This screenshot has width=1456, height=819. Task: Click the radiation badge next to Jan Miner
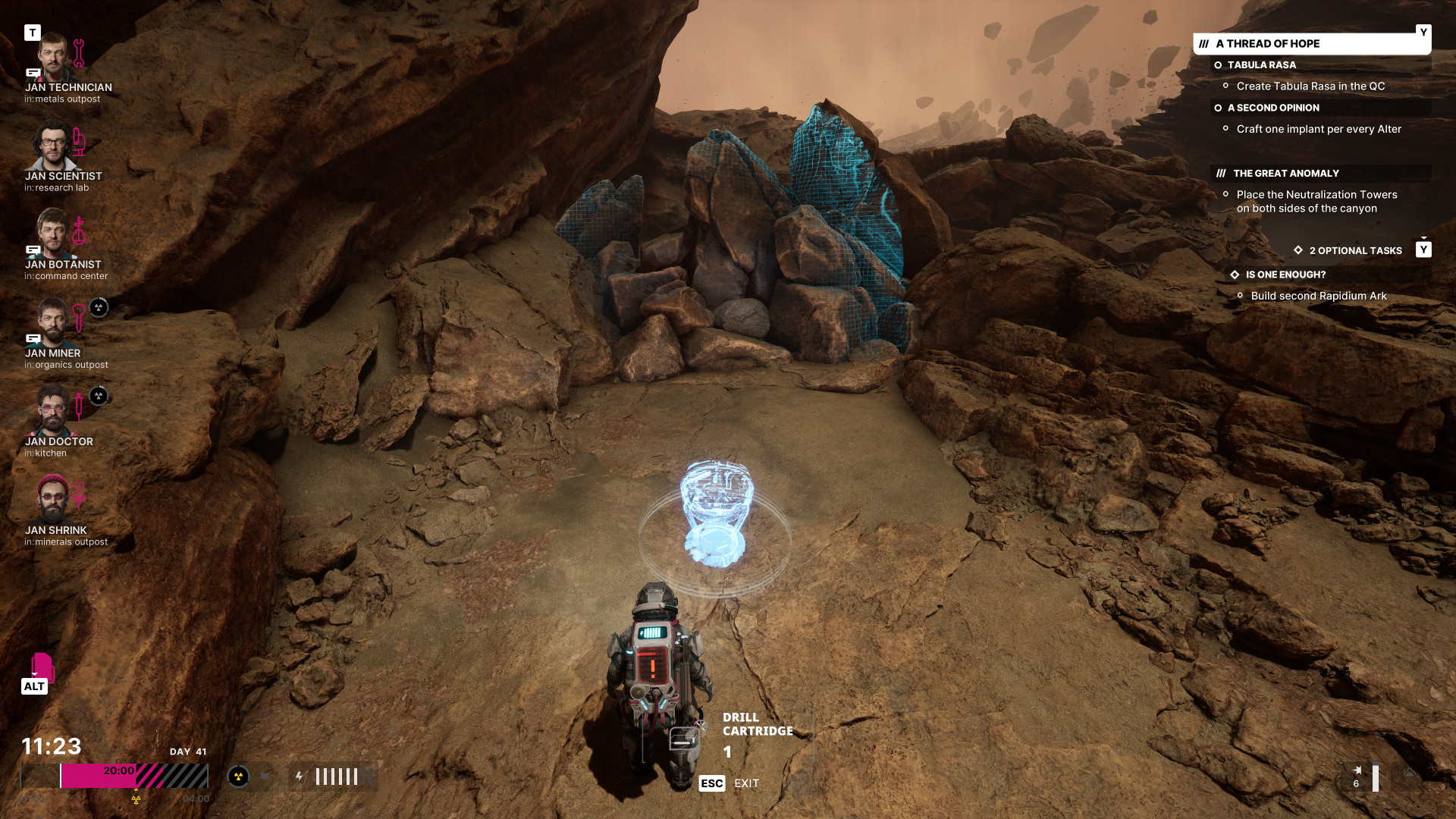point(99,307)
